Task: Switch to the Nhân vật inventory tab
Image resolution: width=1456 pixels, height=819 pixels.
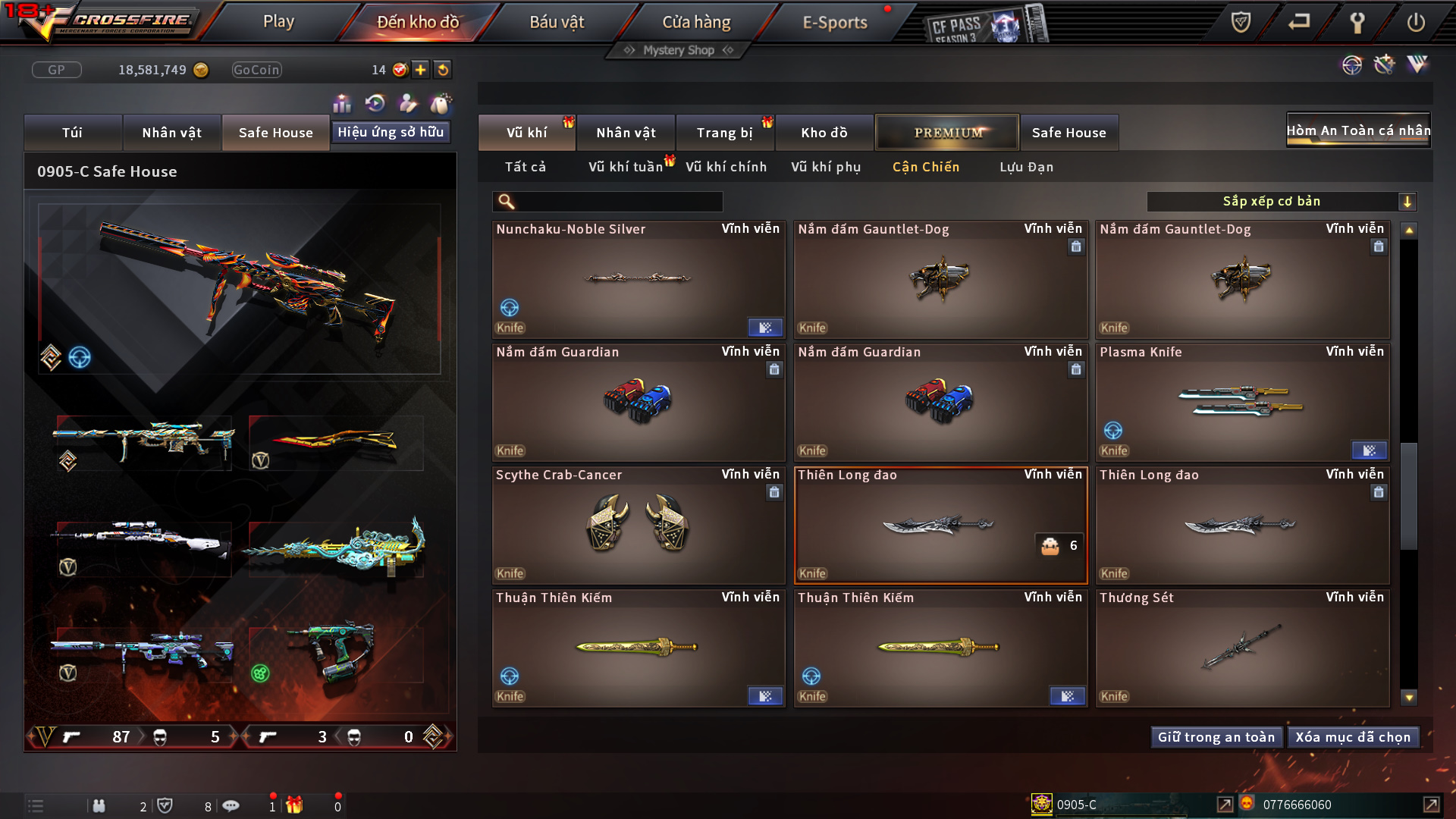Action: [626, 133]
